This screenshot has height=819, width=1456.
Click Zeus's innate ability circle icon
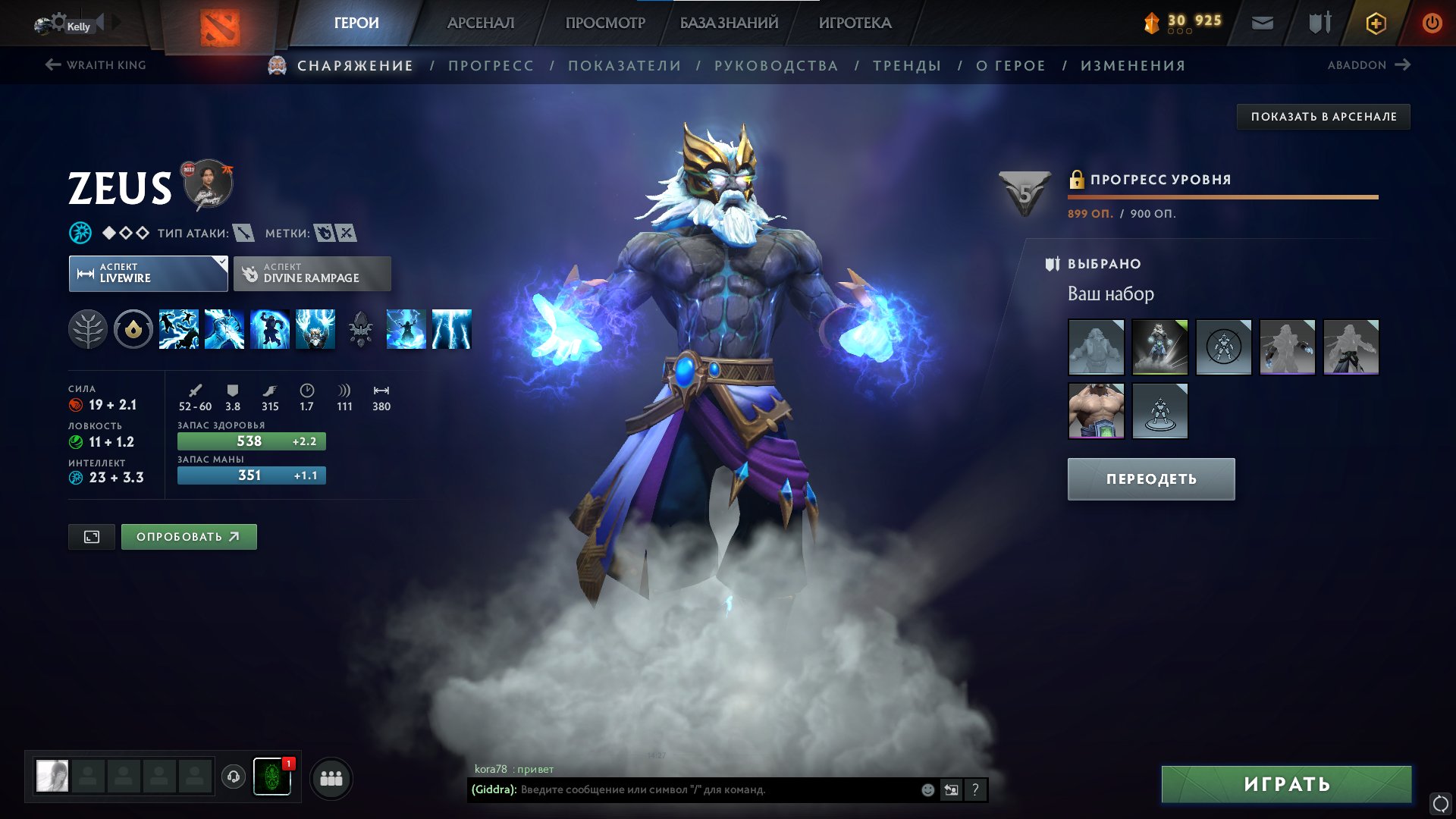(x=133, y=329)
